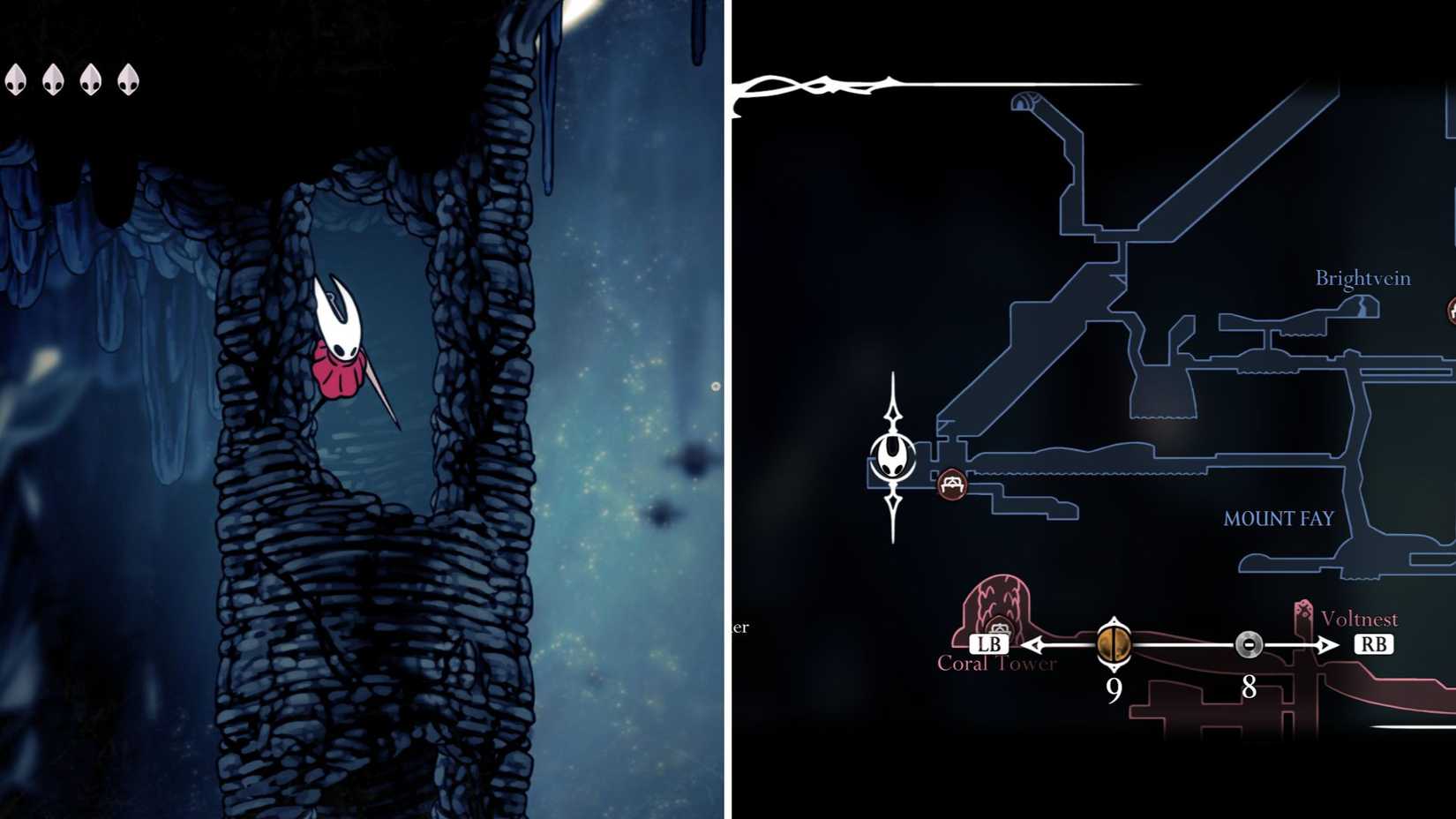
Task: Click the bench marker near Mount Fay
Action: pos(950,485)
